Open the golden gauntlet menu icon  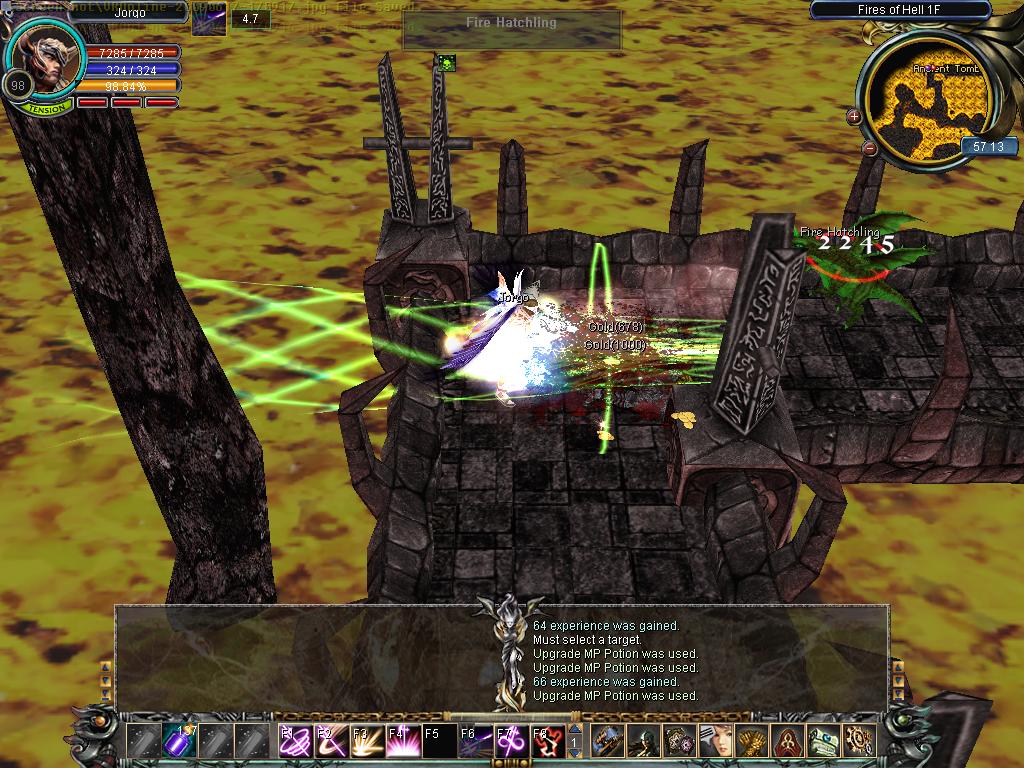coord(752,741)
